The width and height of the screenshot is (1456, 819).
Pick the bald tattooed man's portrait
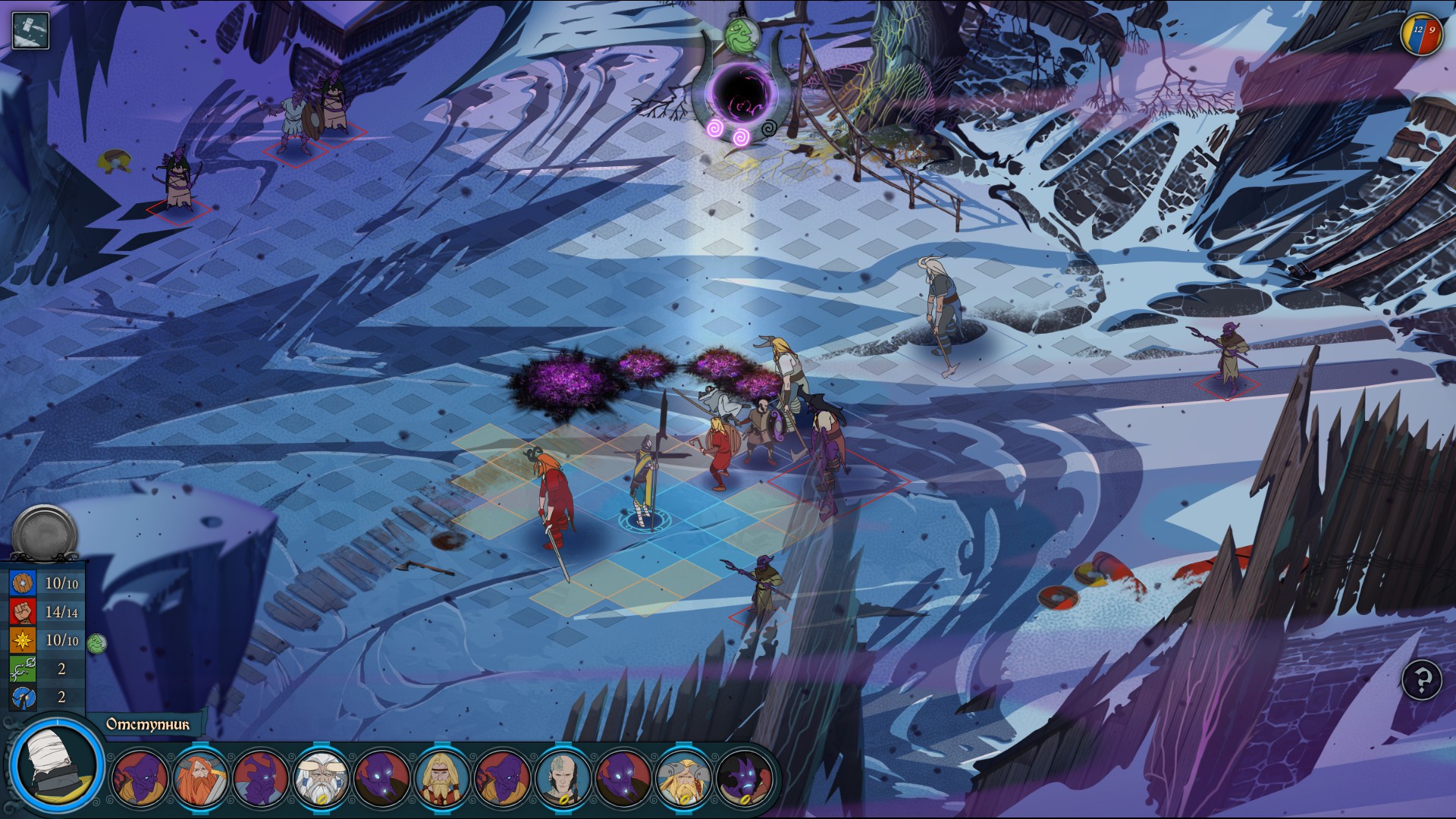pyautogui.click(x=563, y=778)
